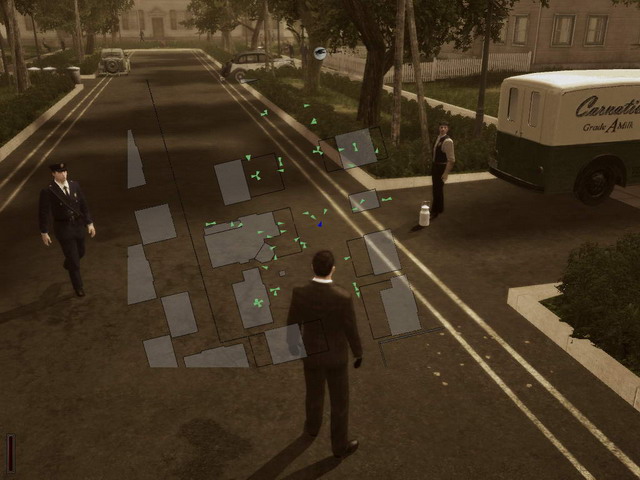Screen dimensions: 640x480
Task: Select the round white icon above the map overlay
Action: (x=320, y=53)
